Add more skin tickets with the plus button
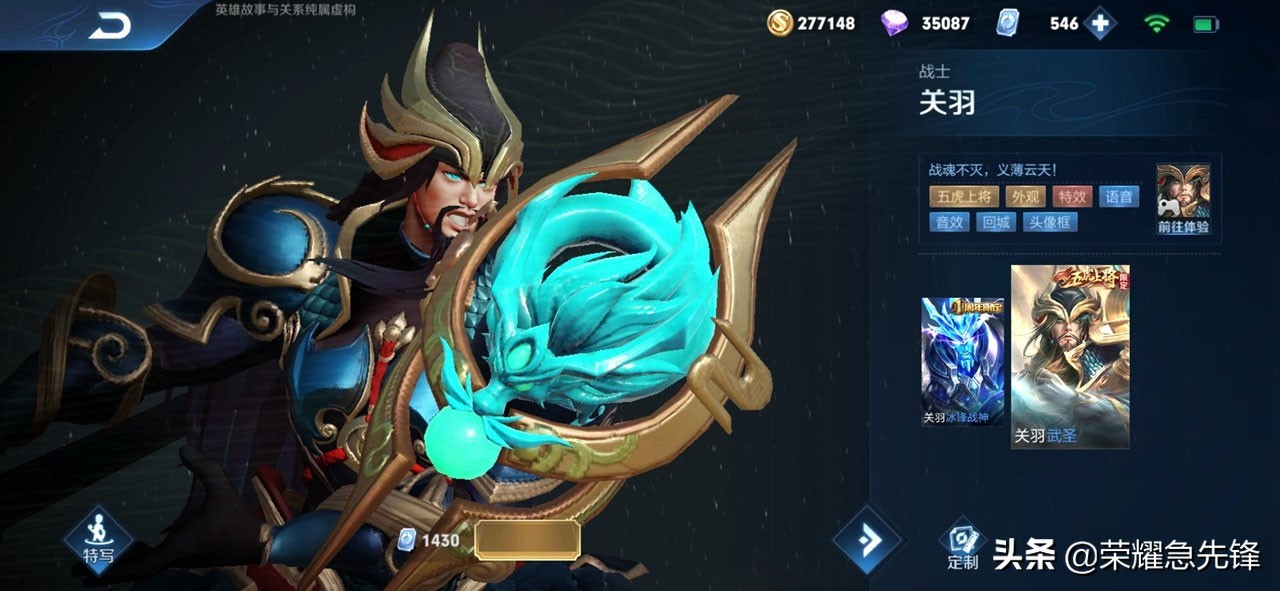 [x=1099, y=23]
